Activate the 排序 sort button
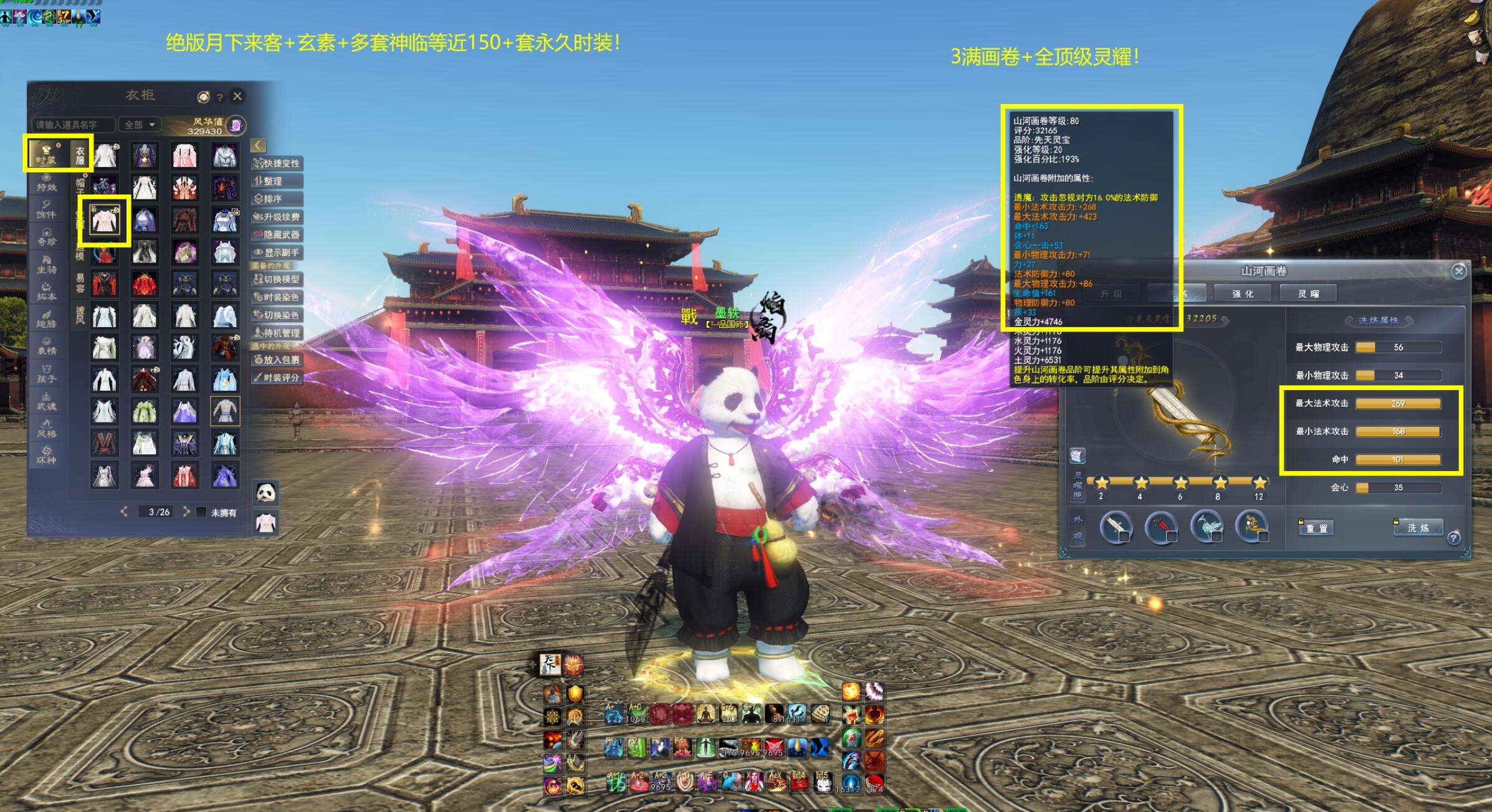 277,199
